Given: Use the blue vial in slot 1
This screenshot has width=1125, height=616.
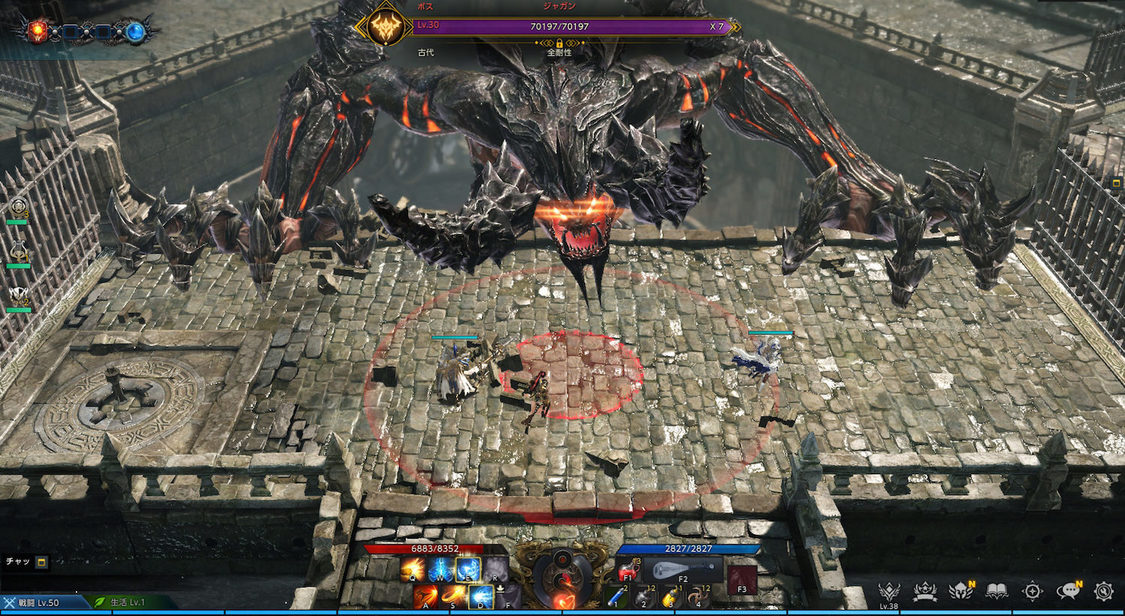Looking at the screenshot, I should 617,598.
